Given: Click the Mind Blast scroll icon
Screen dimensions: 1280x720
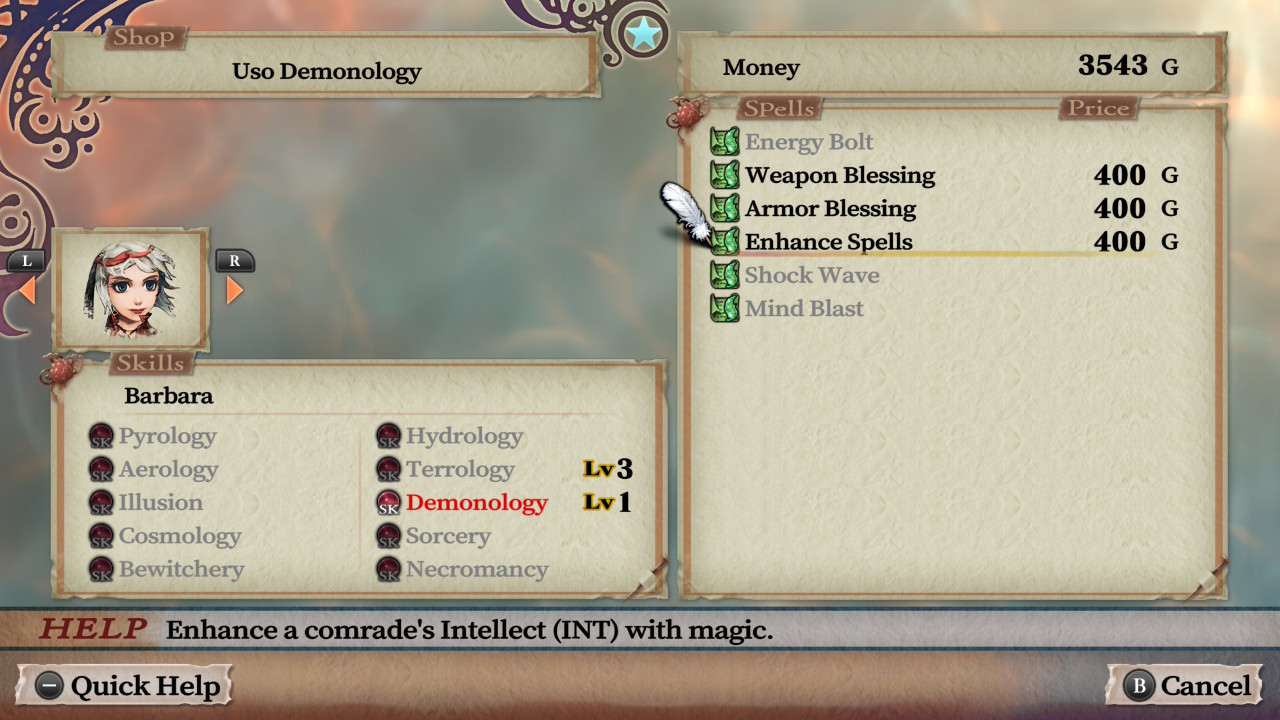Looking at the screenshot, I should 724,308.
